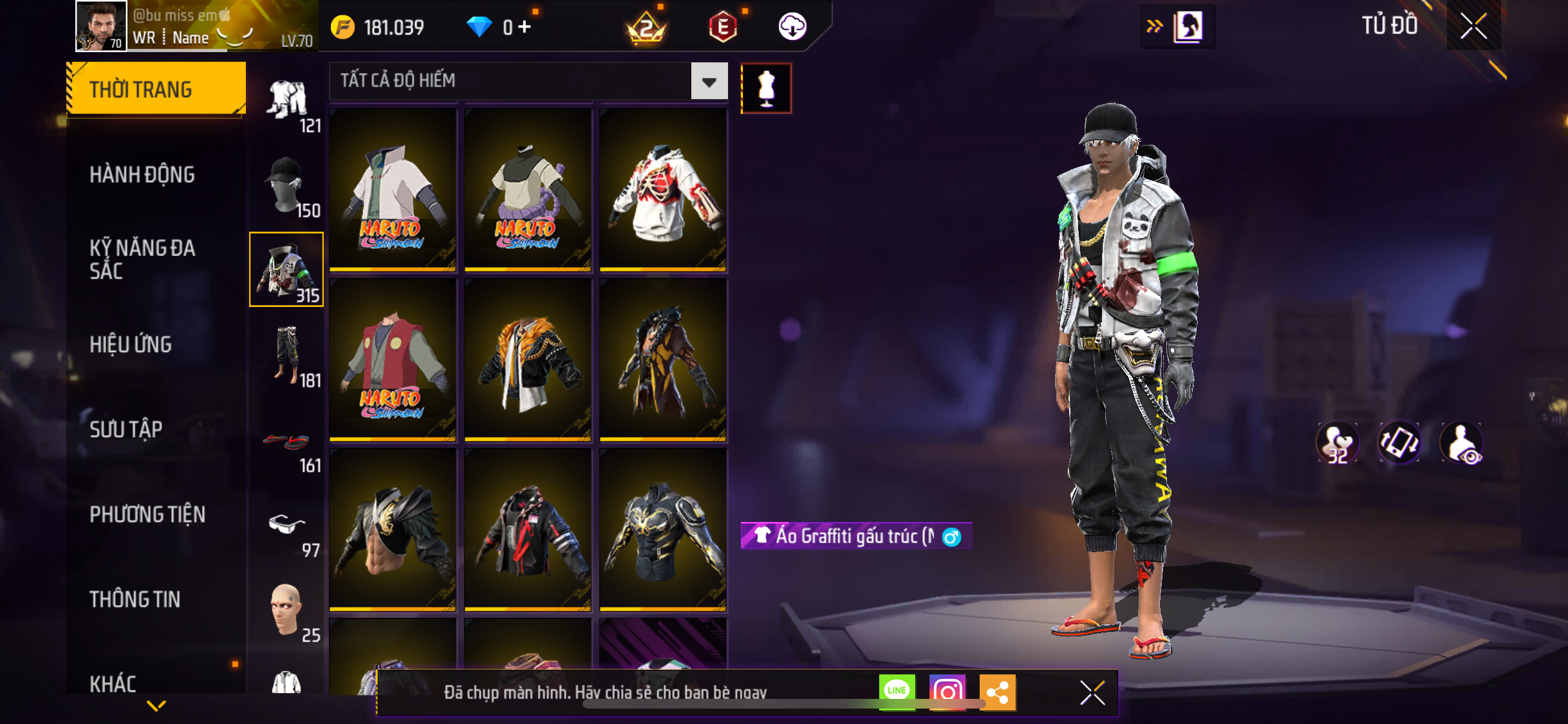Dismiss the screenshot share banner
Image resolution: width=1568 pixels, height=724 pixels.
(x=1092, y=692)
